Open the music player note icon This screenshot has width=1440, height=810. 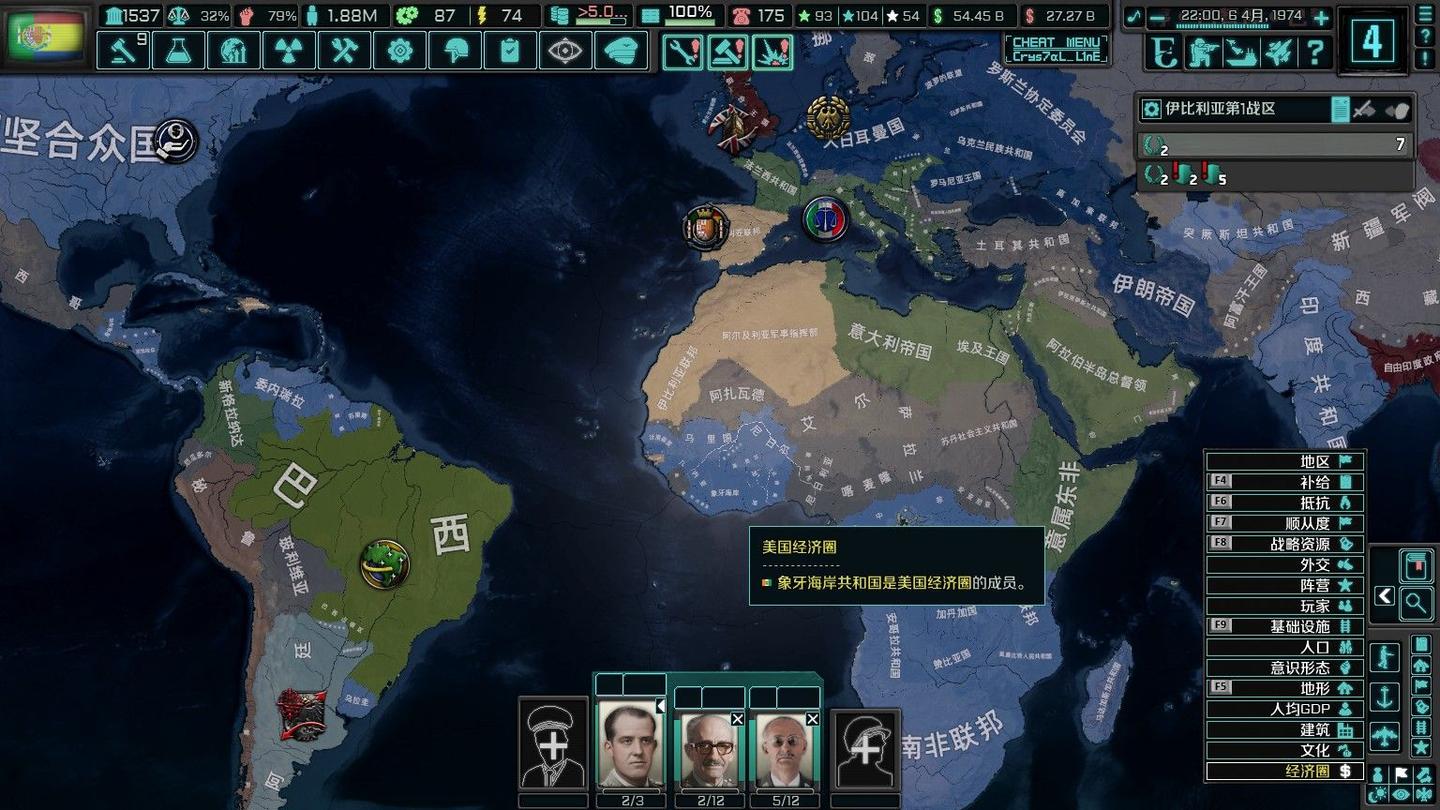[1133, 17]
